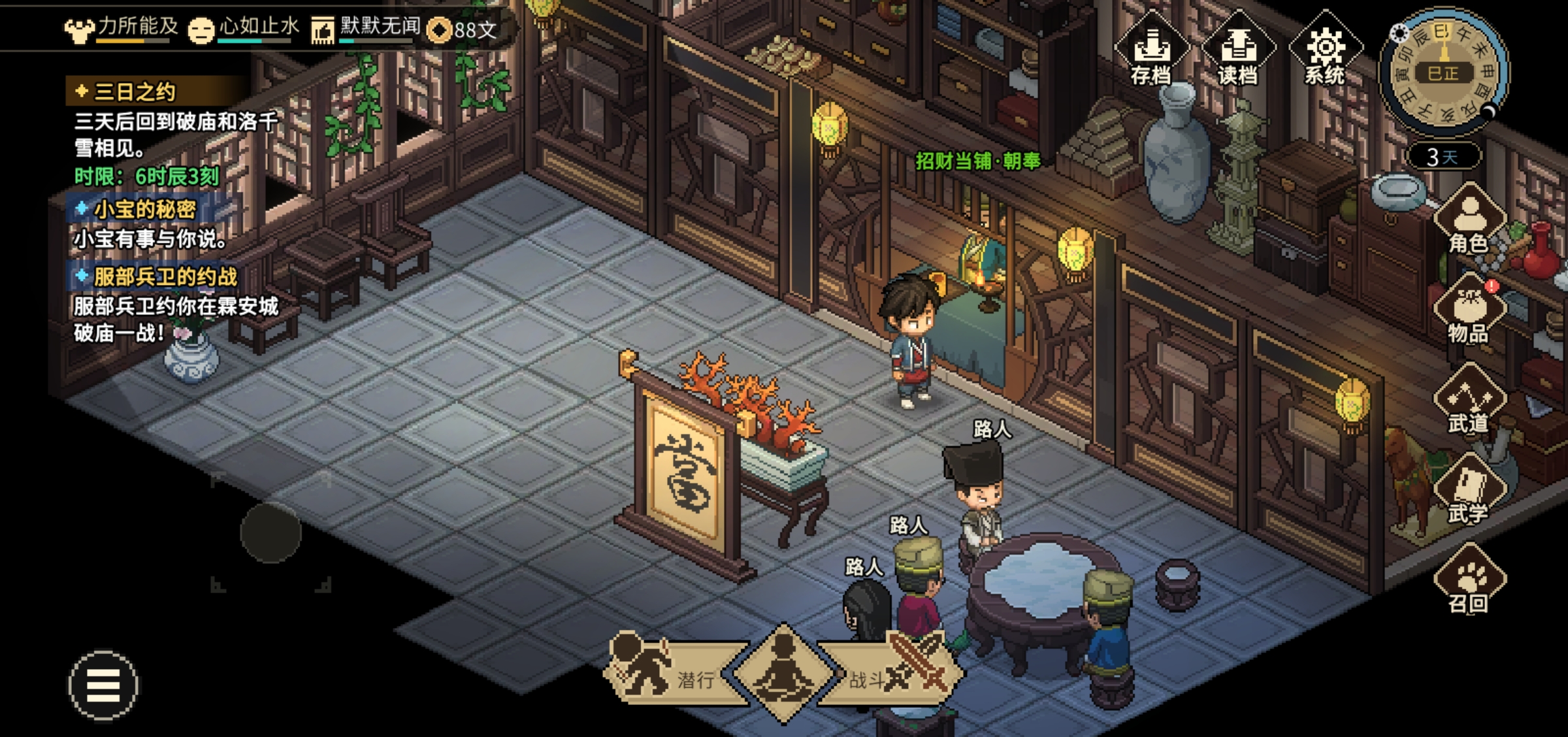Open the 角色 character sheet
This screenshot has width=1568, height=737.
pyautogui.click(x=1469, y=220)
